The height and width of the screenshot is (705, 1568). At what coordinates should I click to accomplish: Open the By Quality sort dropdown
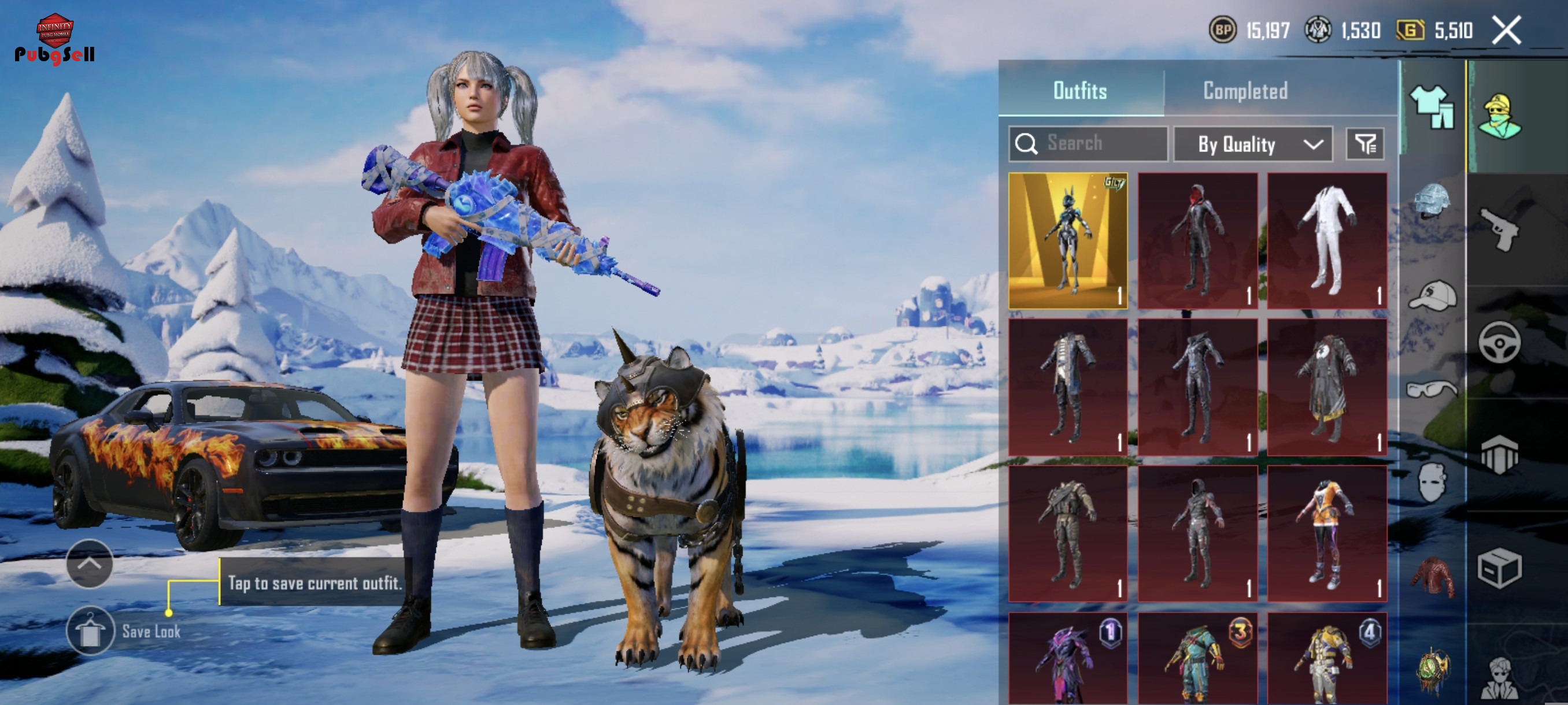click(x=1252, y=144)
